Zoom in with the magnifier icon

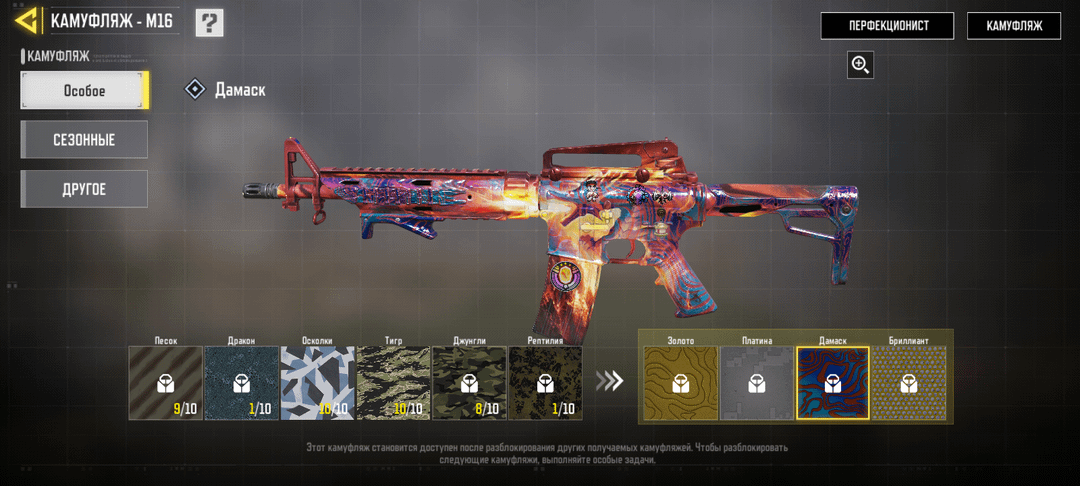tap(860, 65)
